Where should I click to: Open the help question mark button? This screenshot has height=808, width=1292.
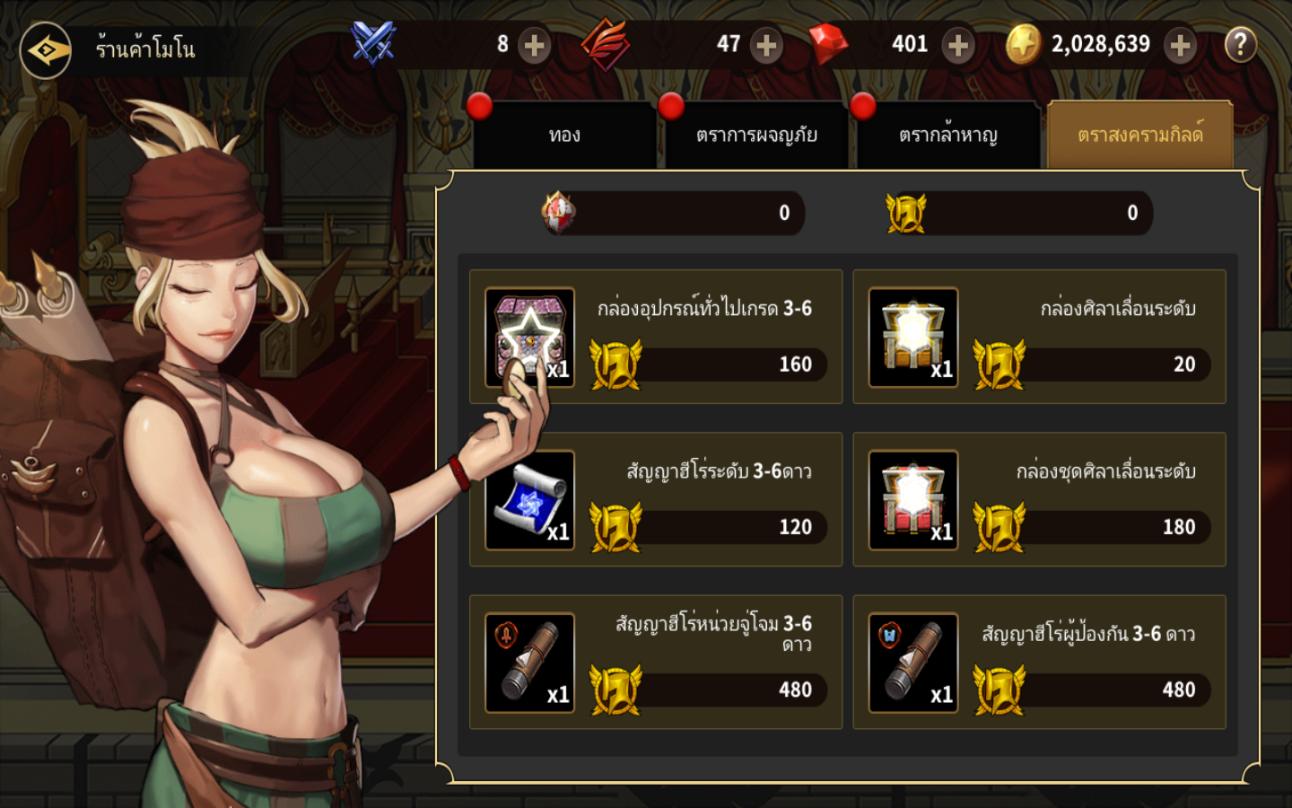point(1240,45)
